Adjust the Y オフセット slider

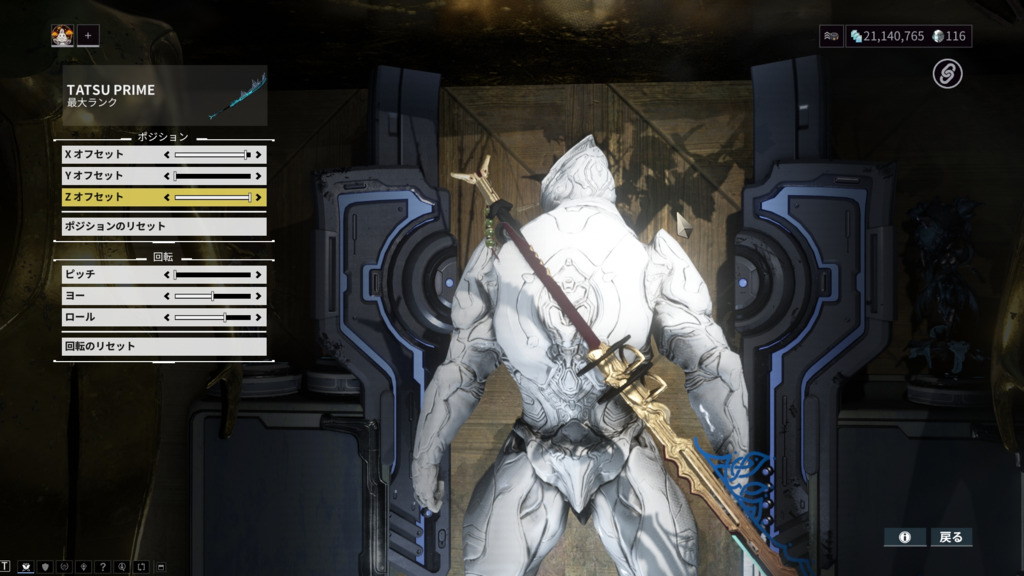212,176
